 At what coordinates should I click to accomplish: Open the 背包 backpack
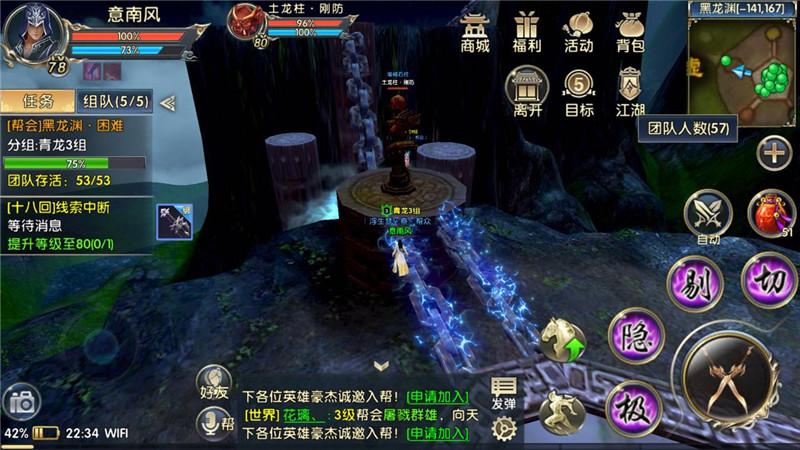click(630, 31)
